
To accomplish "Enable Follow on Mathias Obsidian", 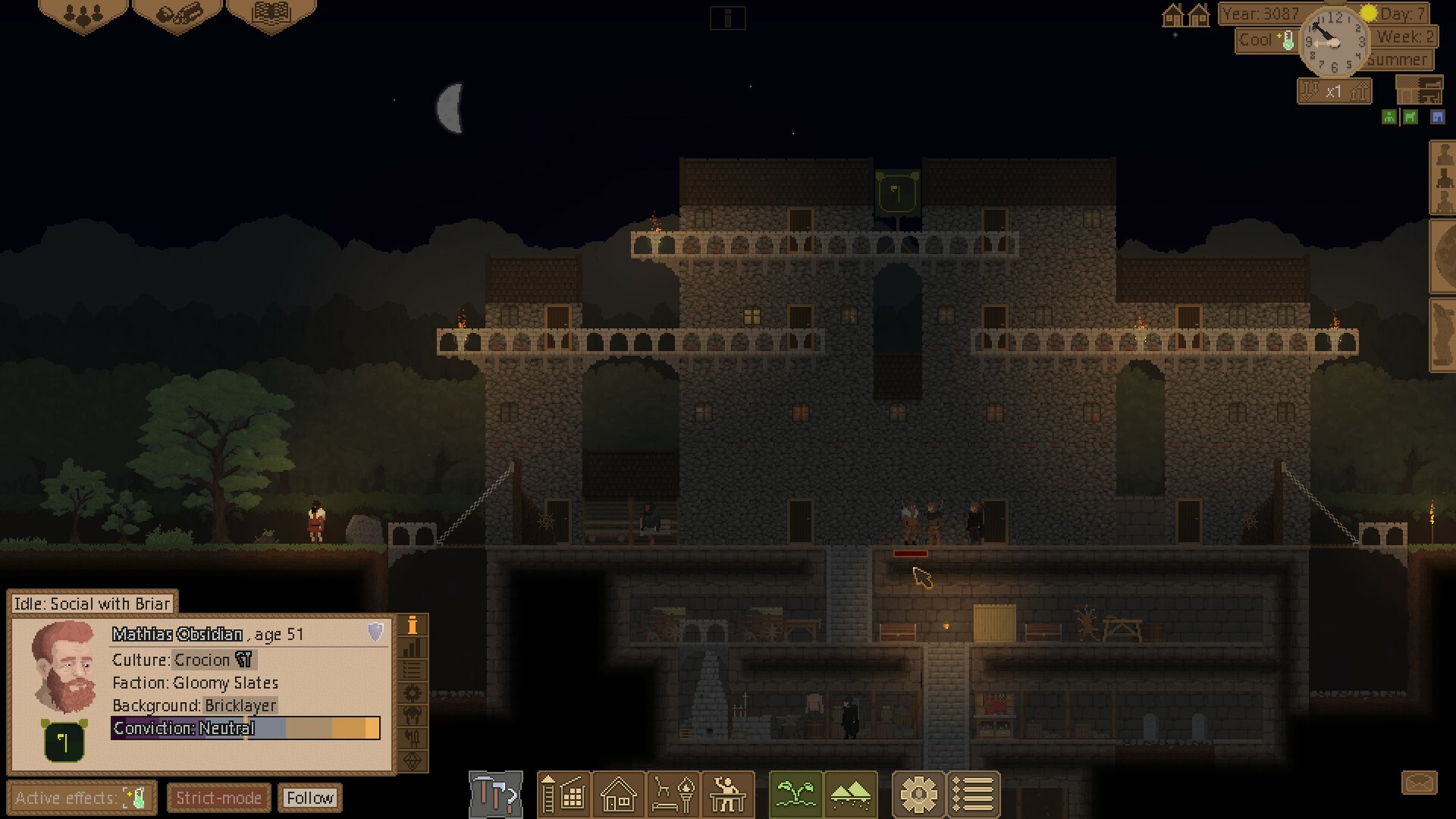I will click(x=310, y=798).
